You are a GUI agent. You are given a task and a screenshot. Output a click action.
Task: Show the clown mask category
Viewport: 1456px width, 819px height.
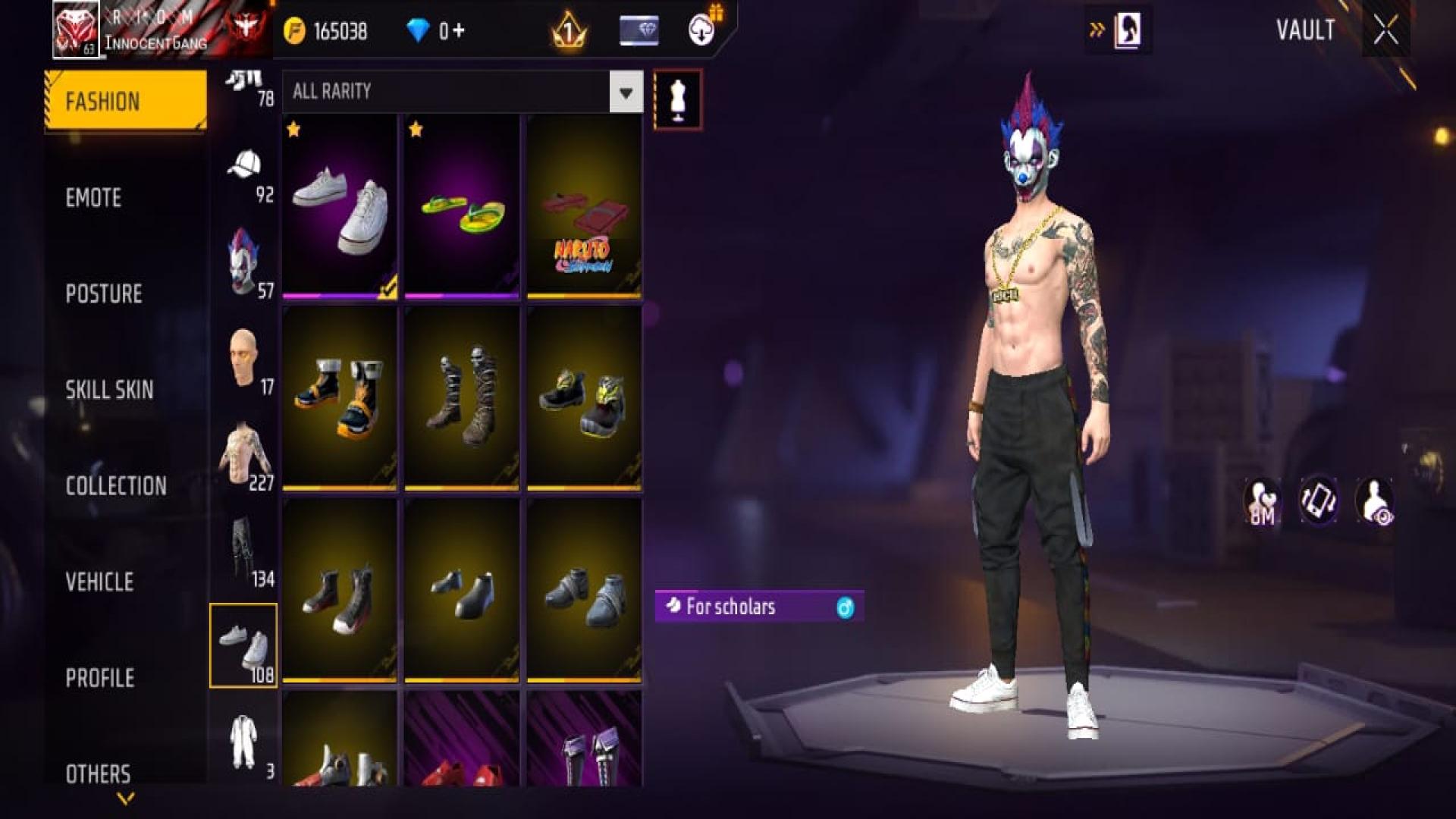(244, 264)
